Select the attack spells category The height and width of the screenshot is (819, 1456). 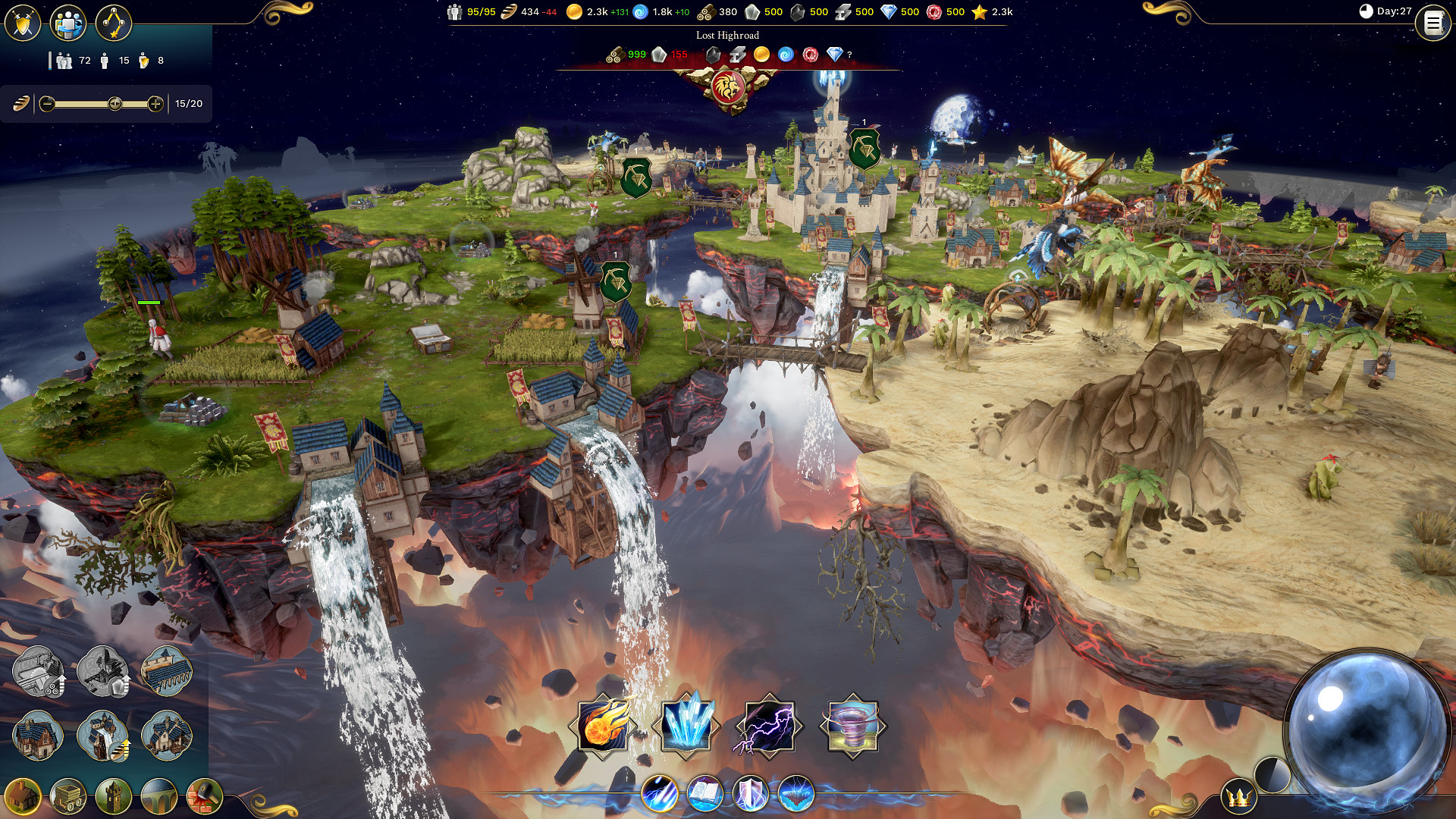[659, 794]
